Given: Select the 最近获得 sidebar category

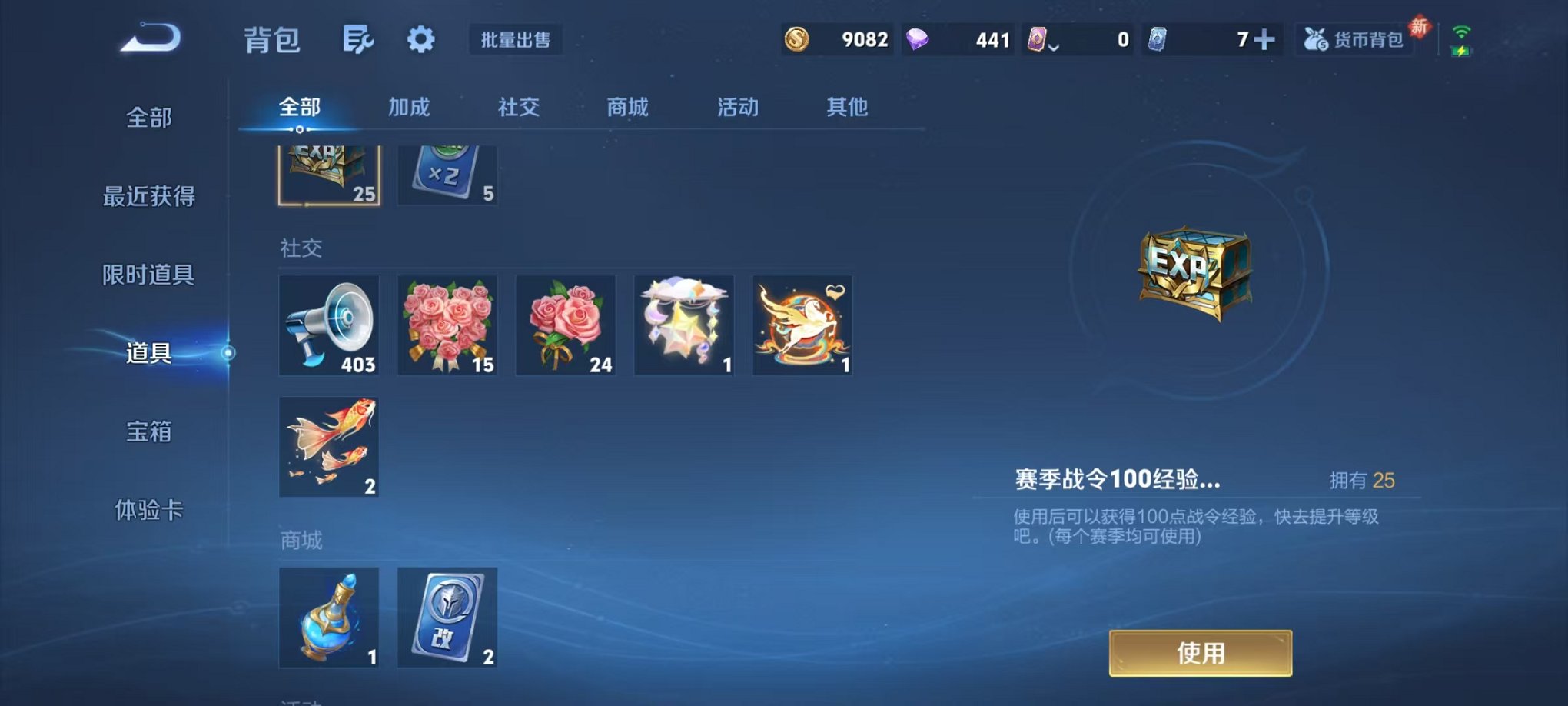Looking at the screenshot, I should click(x=148, y=197).
